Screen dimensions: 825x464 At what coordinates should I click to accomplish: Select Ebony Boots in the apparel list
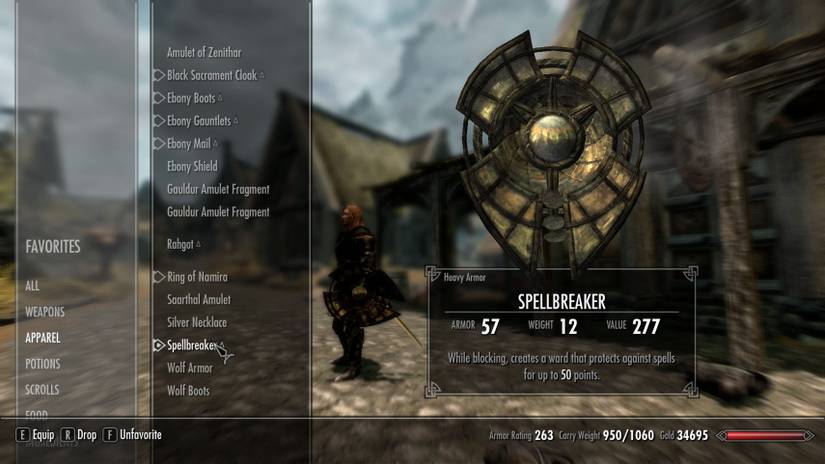coord(192,98)
